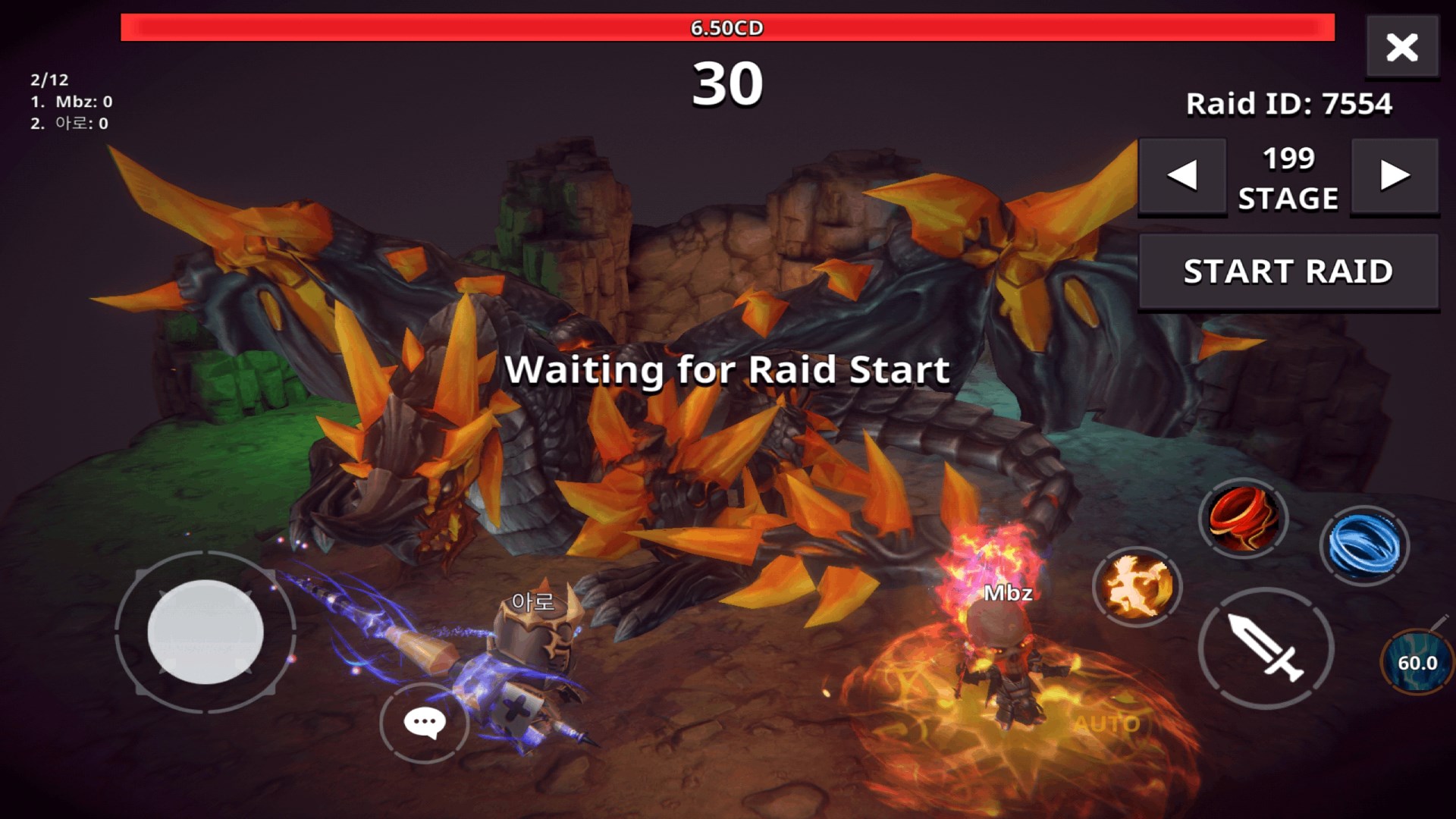Go to previous stage with left arrow
The image size is (1456, 819).
(x=1181, y=177)
